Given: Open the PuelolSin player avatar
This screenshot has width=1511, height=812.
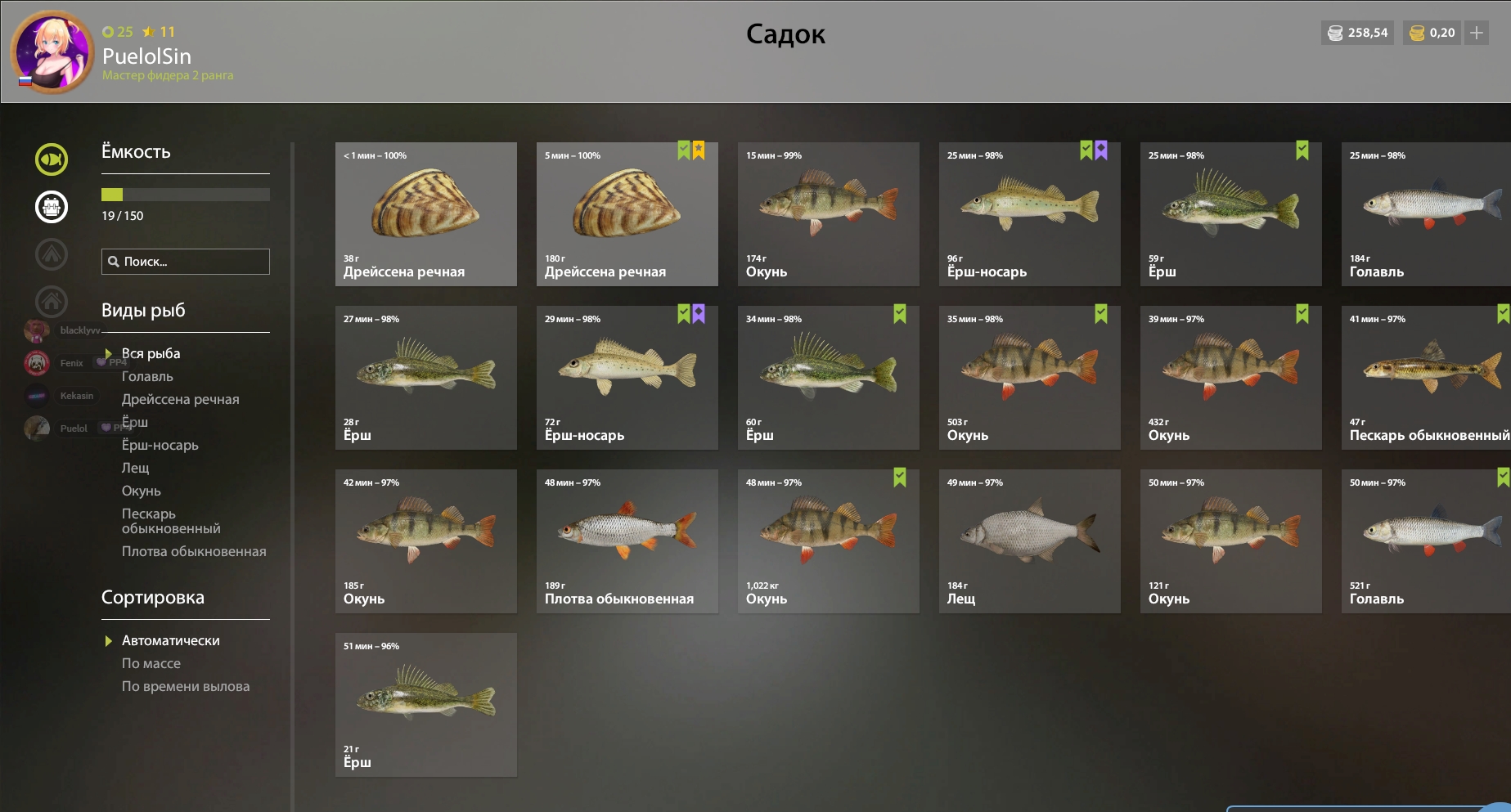Looking at the screenshot, I should (52, 52).
